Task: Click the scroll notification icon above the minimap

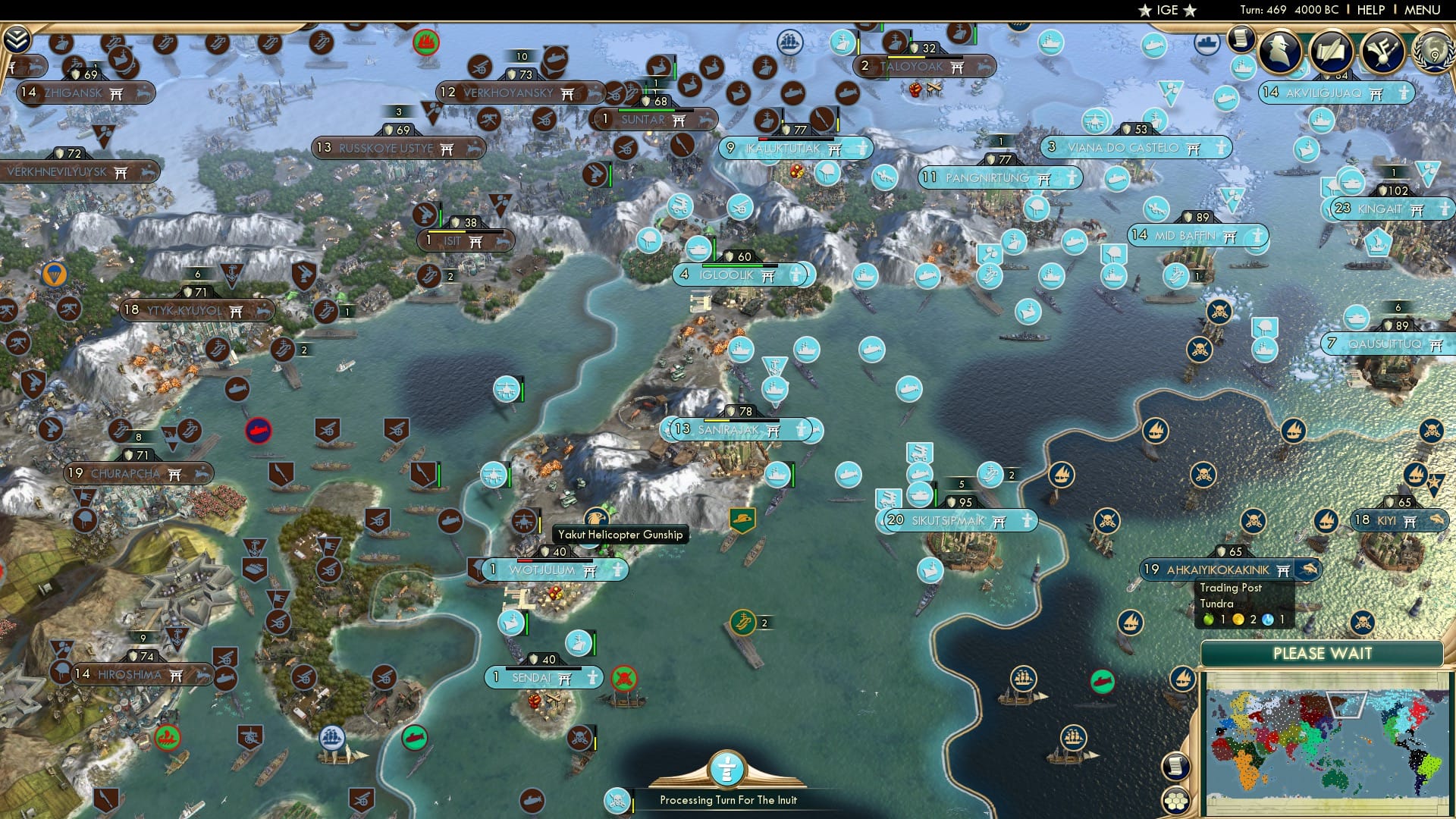Action: tap(1175, 766)
